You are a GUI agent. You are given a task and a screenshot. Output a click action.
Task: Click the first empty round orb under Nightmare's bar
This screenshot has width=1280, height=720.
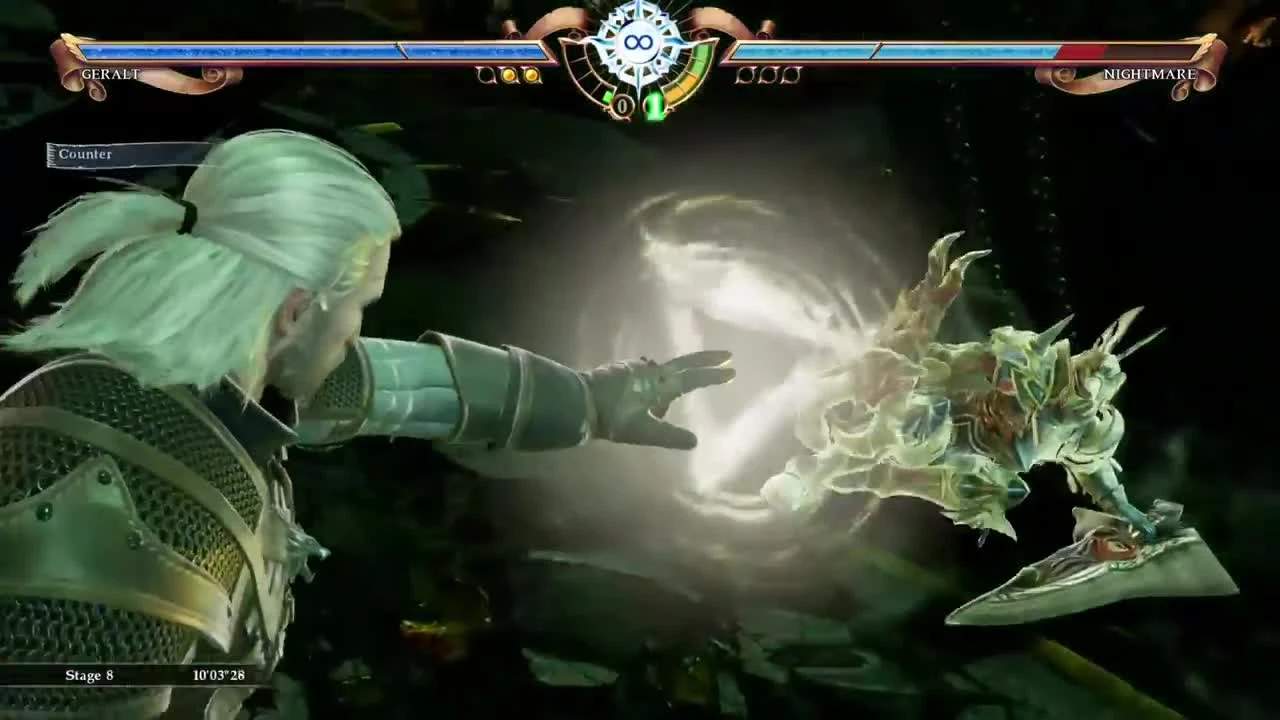click(745, 74)
